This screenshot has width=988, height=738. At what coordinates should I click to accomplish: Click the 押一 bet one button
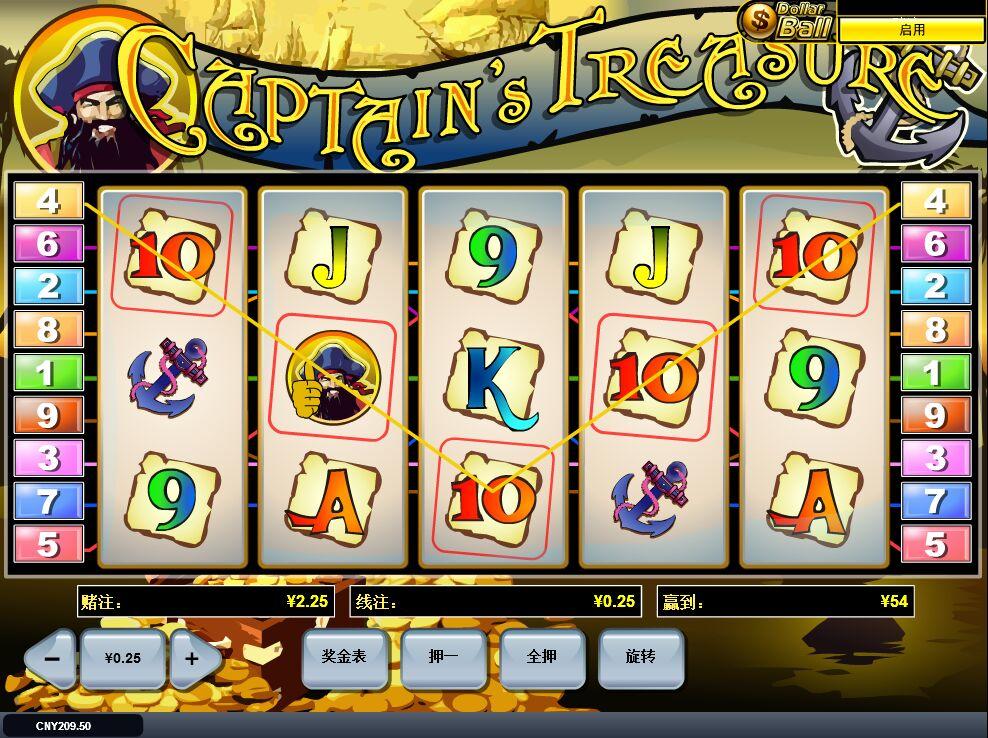coord(443,657)
